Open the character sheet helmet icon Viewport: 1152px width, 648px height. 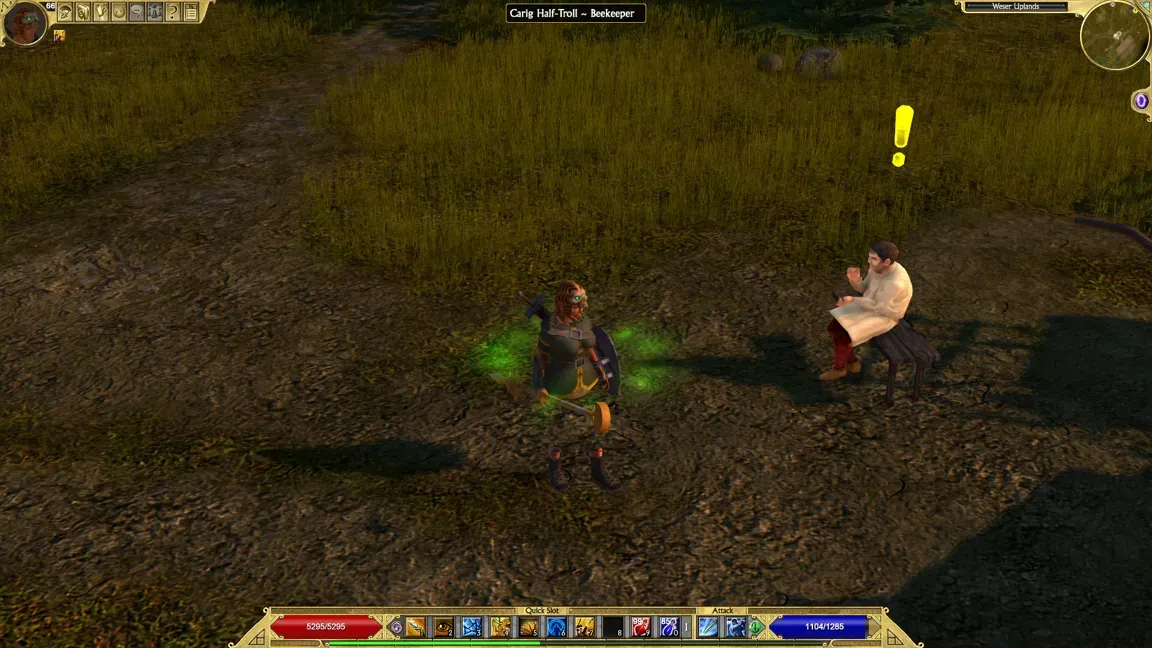[x=65, y=12]
